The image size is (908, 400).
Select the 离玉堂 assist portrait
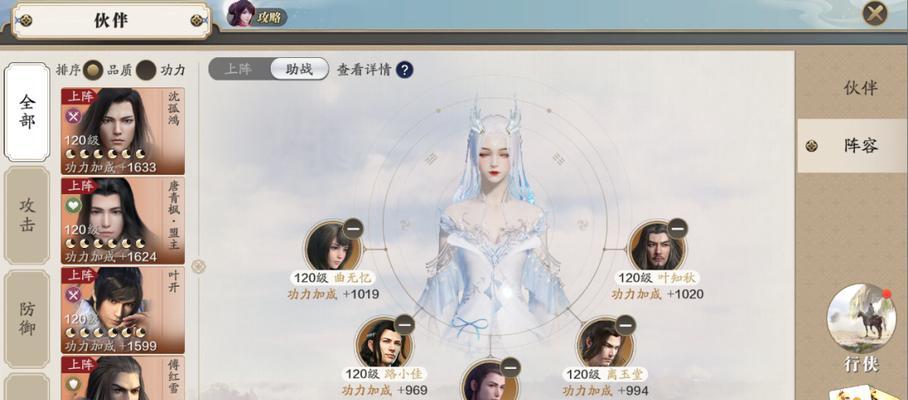click(603, 344)
